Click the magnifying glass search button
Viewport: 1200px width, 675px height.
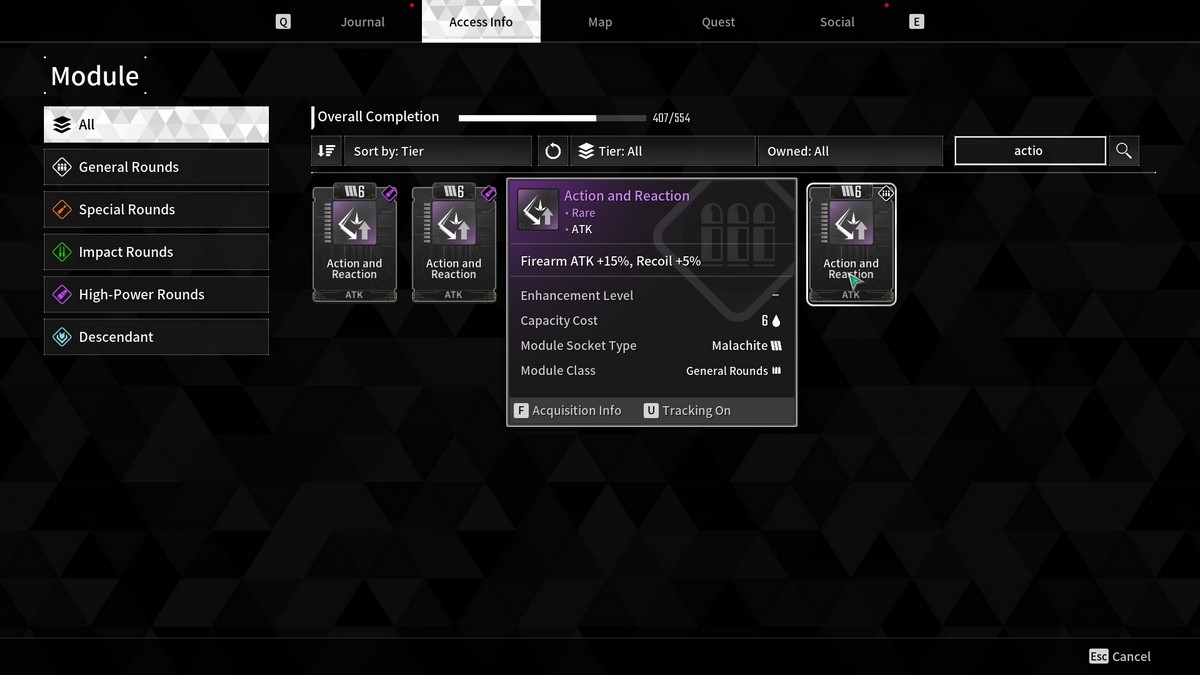pyautogui.click(x=1124, y=151)
